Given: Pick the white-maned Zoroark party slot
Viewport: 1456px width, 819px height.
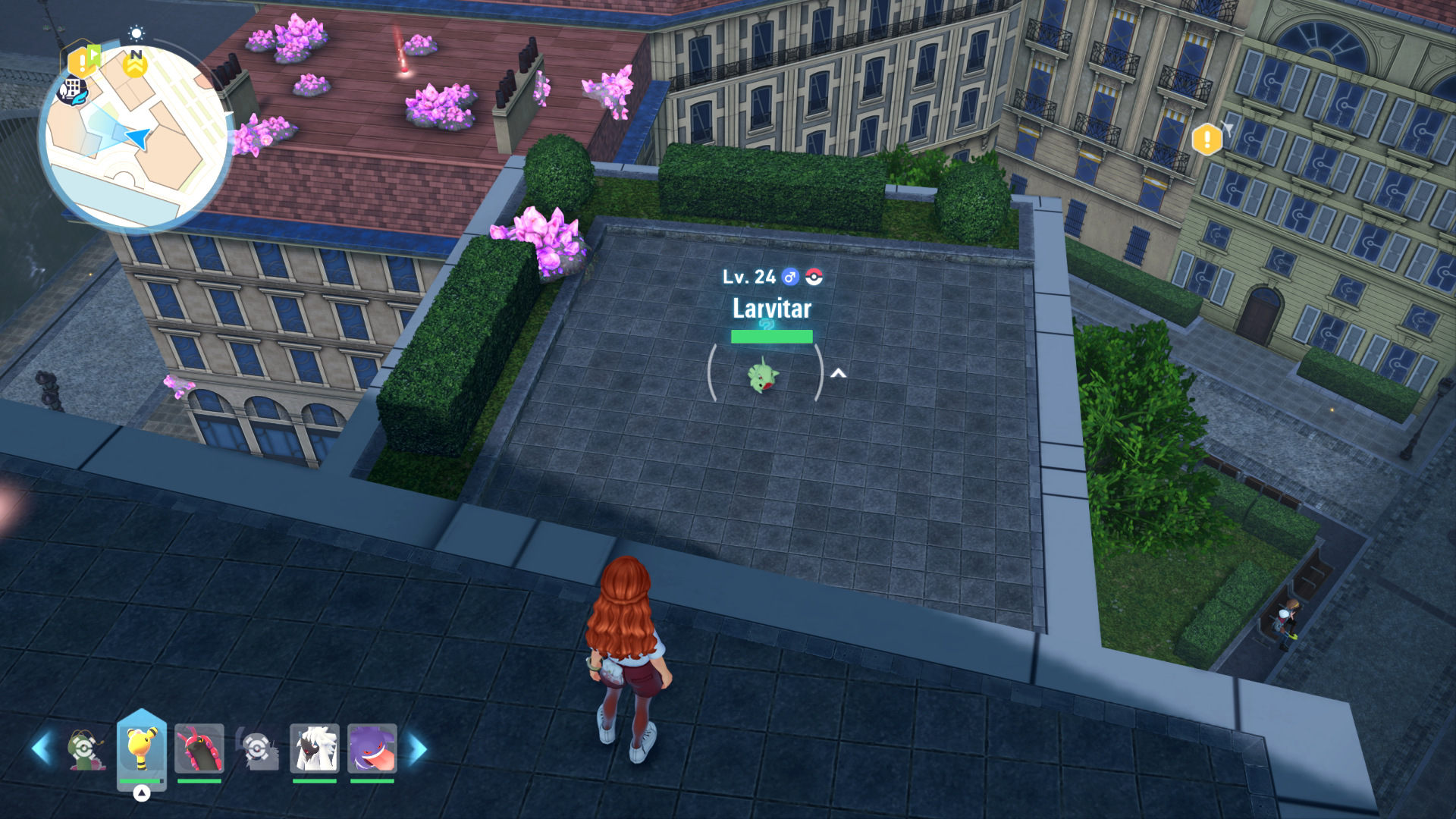Looking at the screenshot, I should pos(314,748).
